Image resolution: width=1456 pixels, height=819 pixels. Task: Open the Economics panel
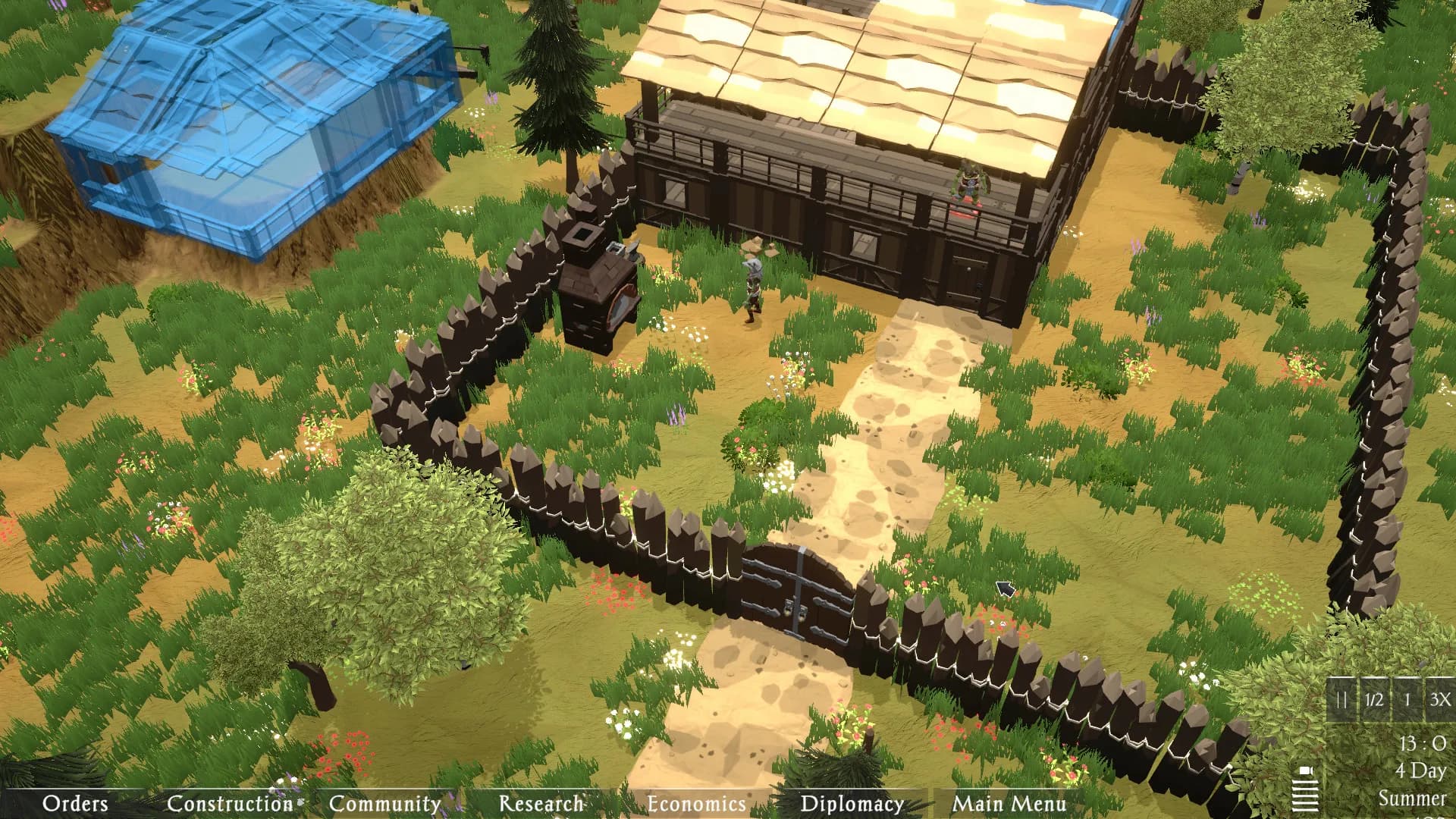click(696, 803)
